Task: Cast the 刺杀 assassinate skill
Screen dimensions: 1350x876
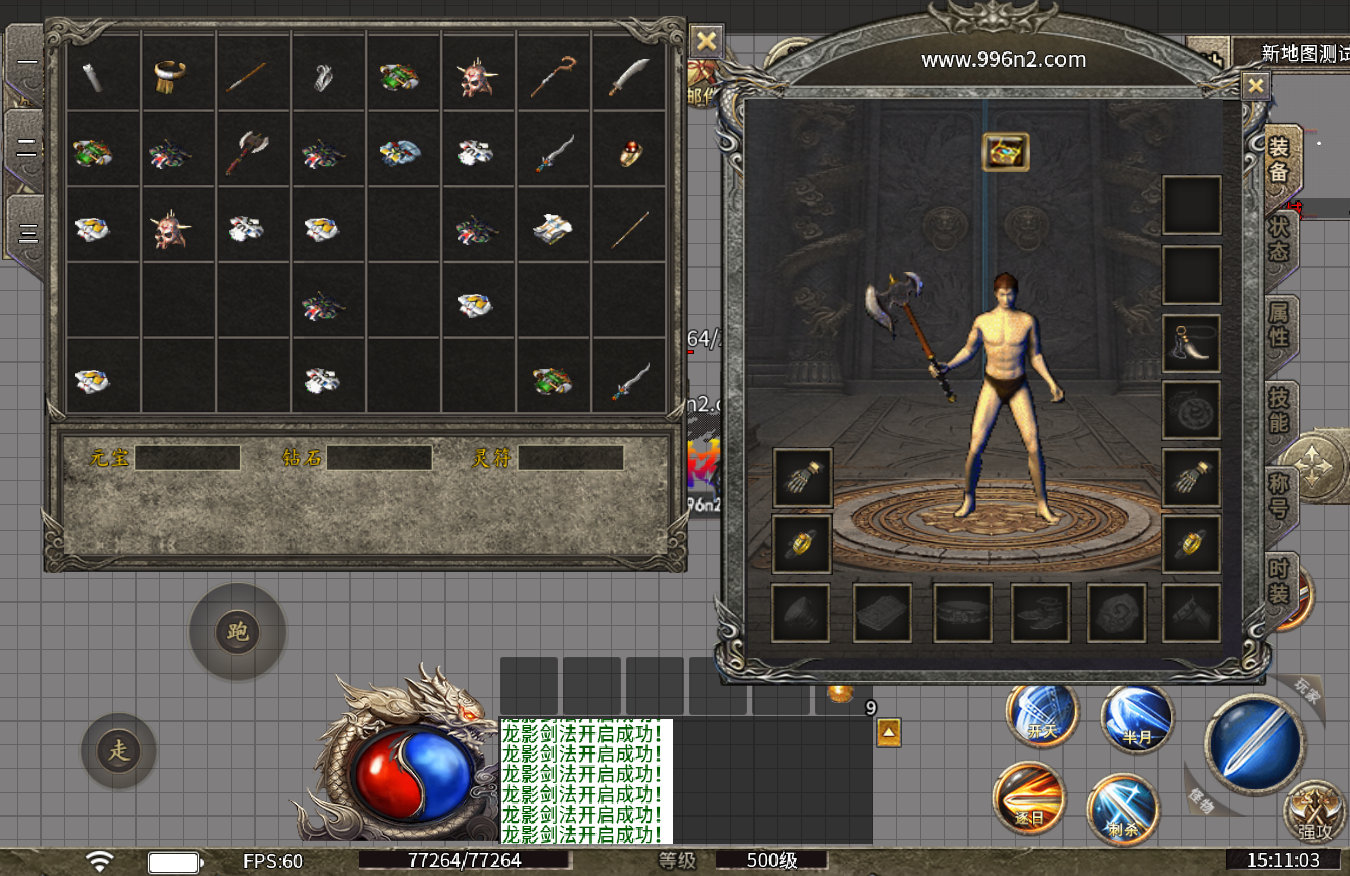Action: pos(1122,808)
